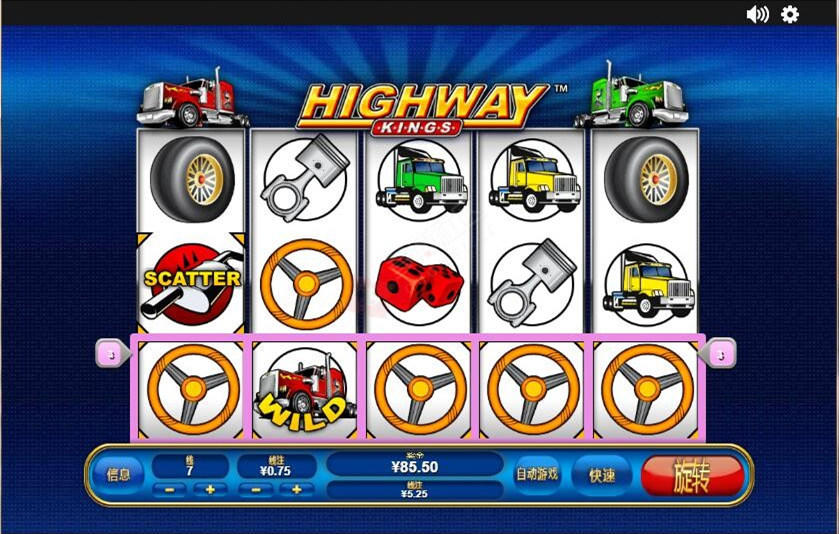Lower the line bet below ¥0.75
This screenshot has width=839, height=534.
[256, 490]
